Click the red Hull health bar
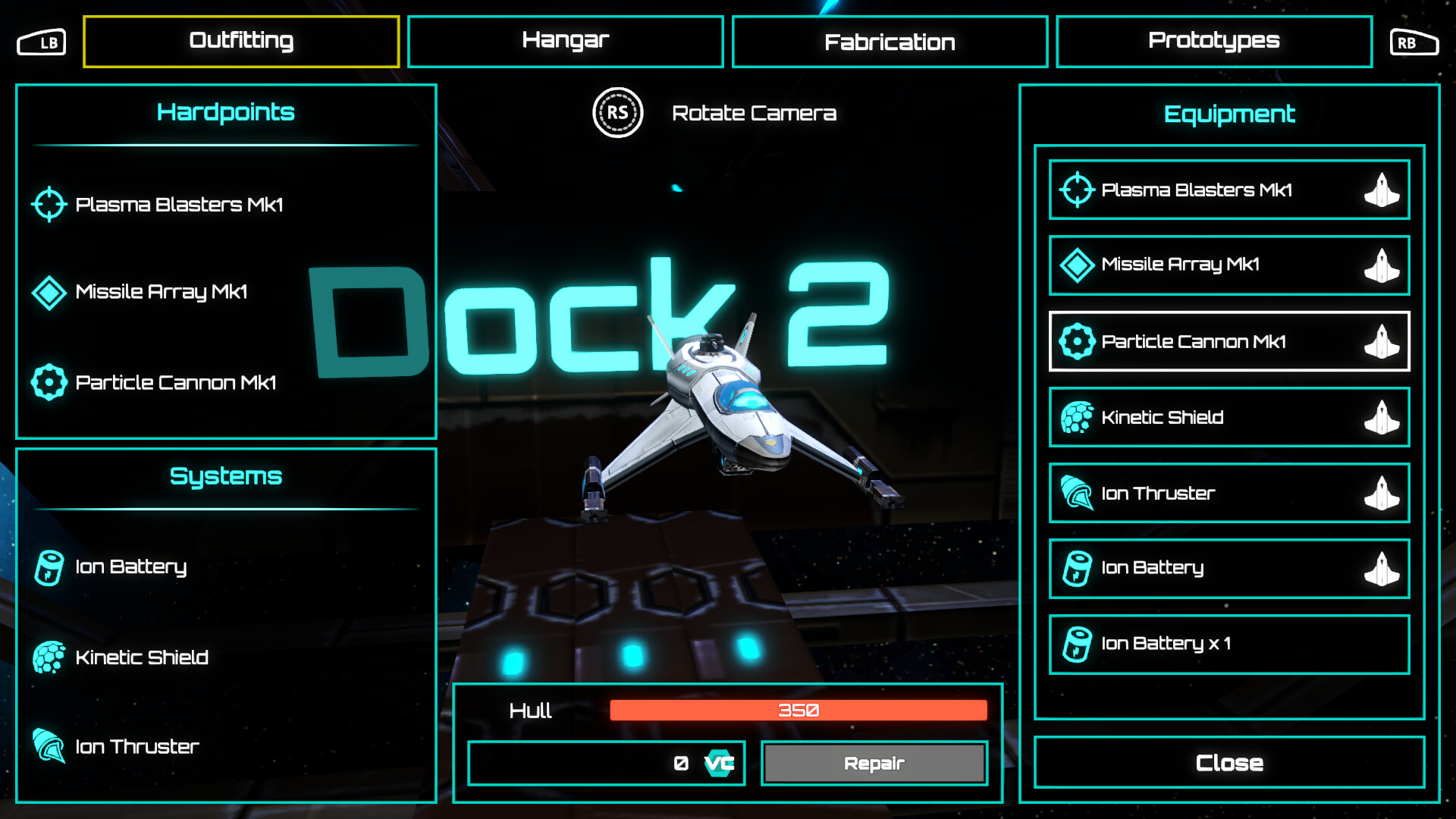 pos(798,711)
